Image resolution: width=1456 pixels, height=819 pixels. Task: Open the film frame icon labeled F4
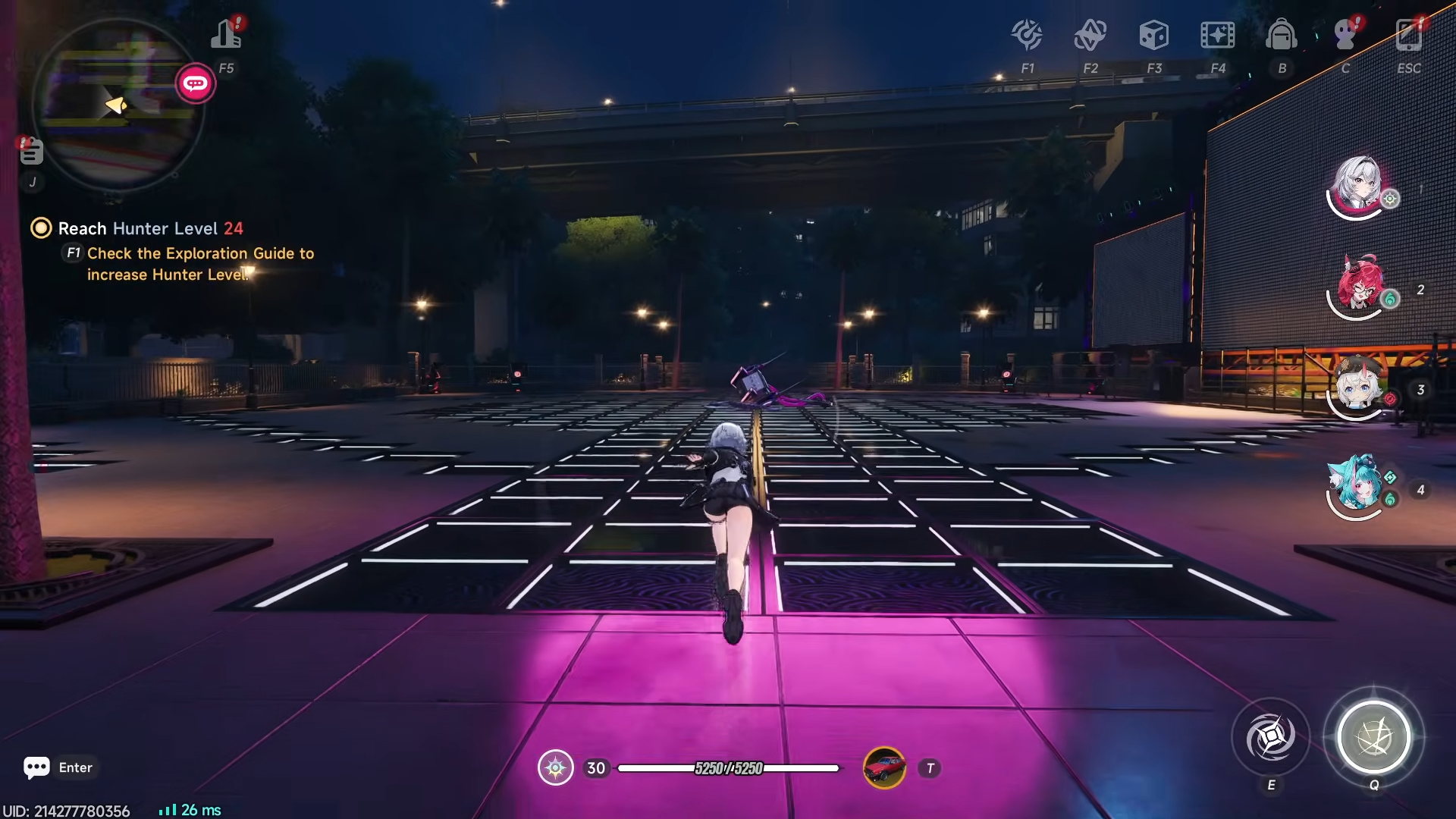[1217, 35]
